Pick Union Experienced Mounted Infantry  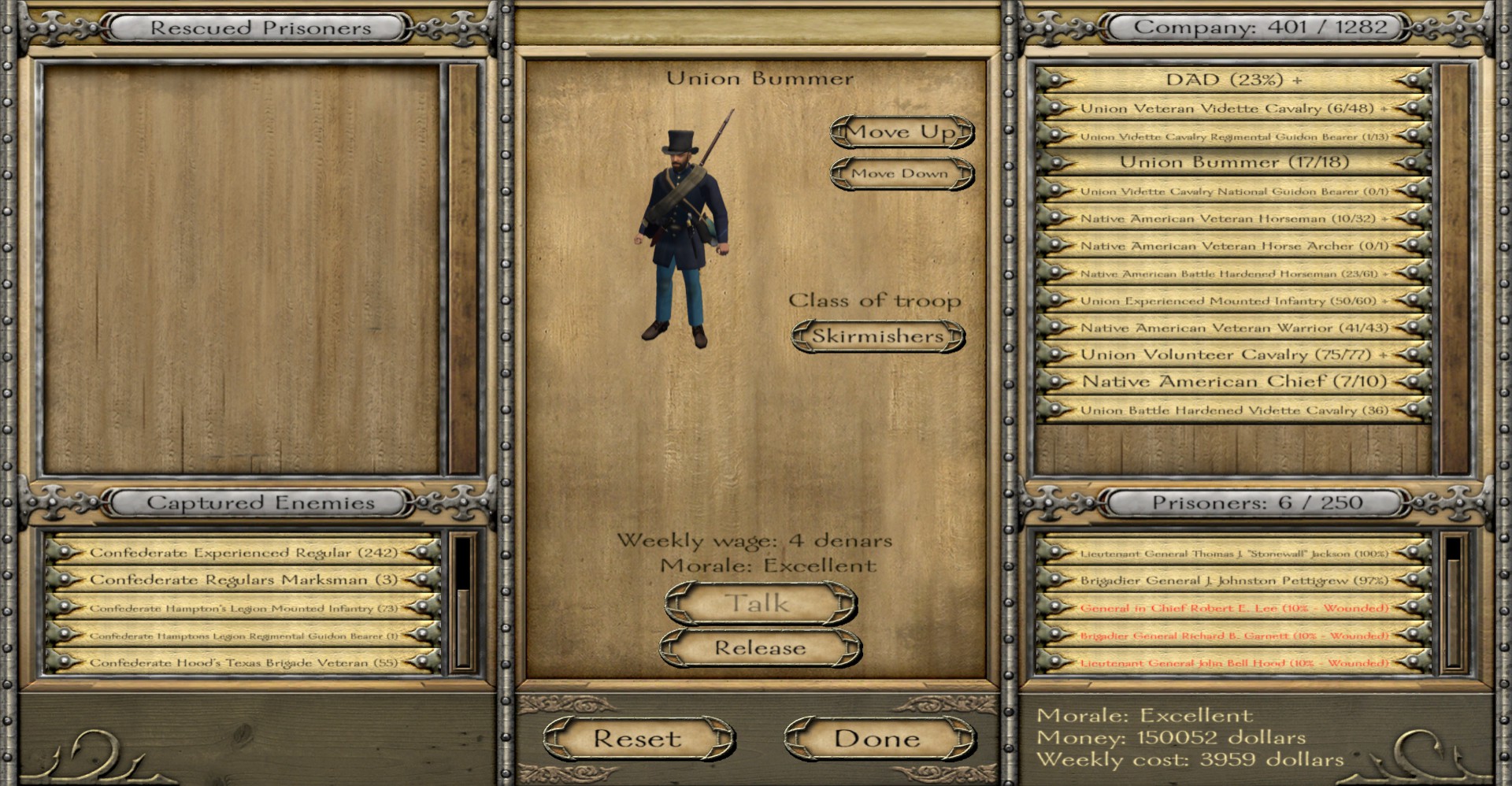click(x=1233, y=300)
